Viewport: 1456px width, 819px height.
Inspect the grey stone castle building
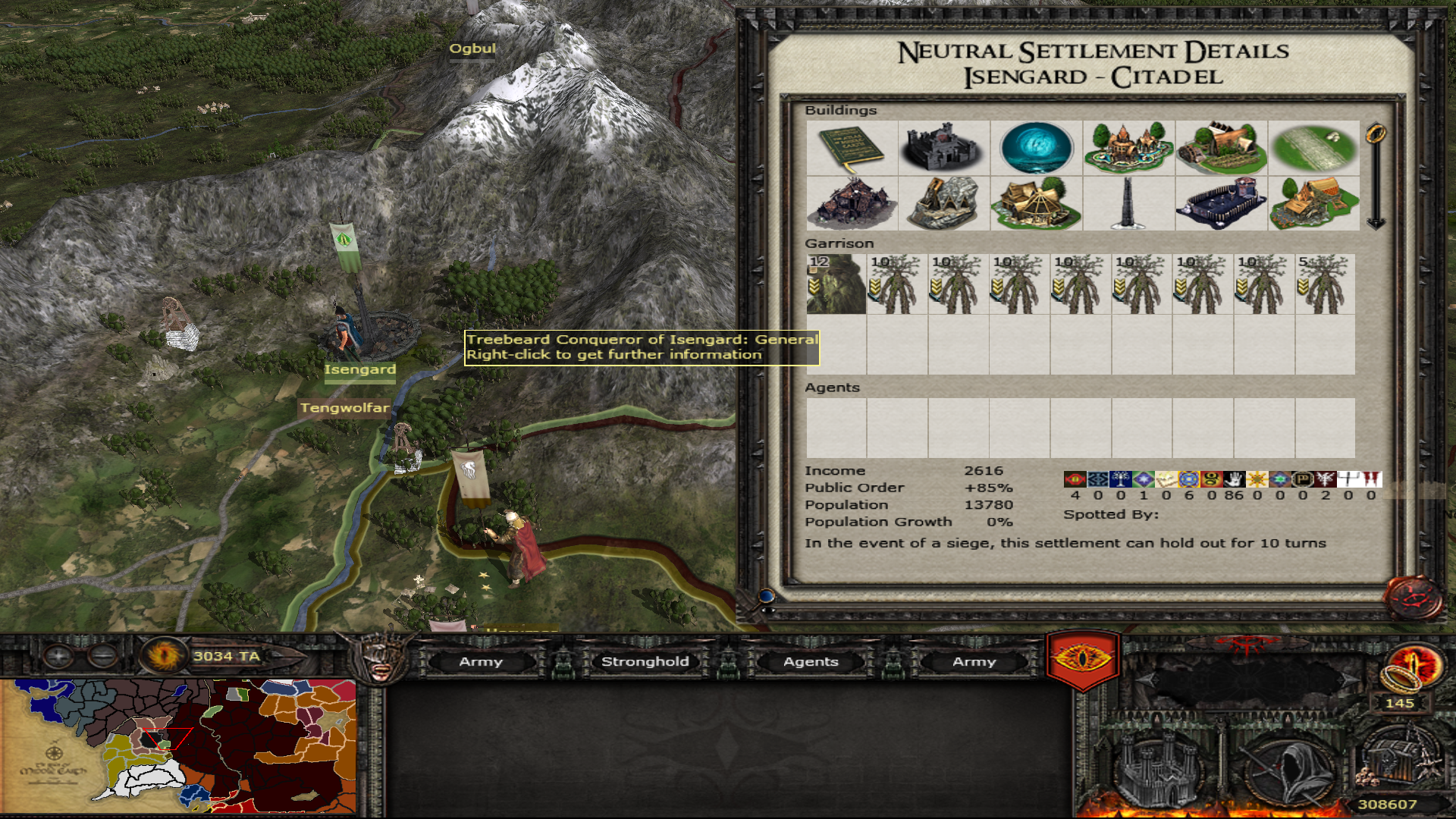(x=943, y=148)
